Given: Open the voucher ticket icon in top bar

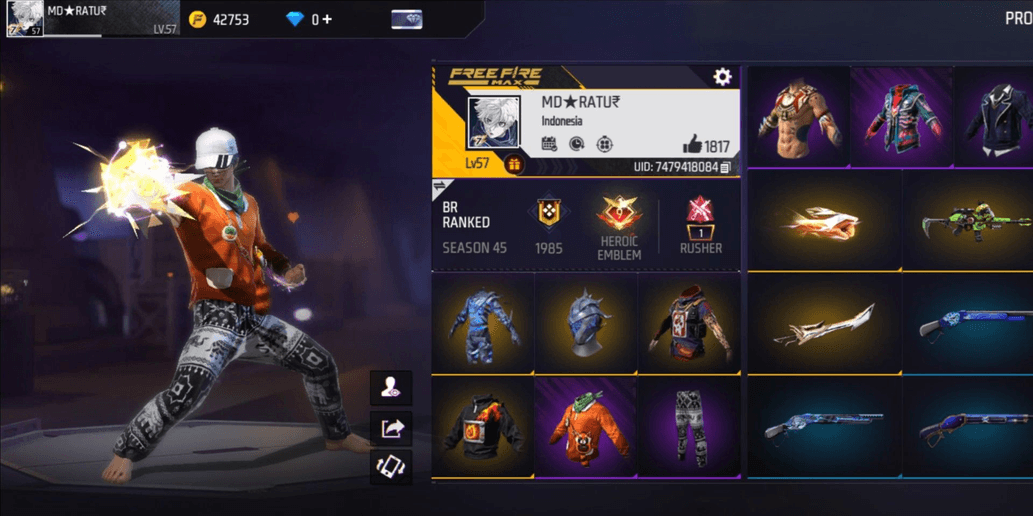Looking at the screenshot, I should pos(406,19).
